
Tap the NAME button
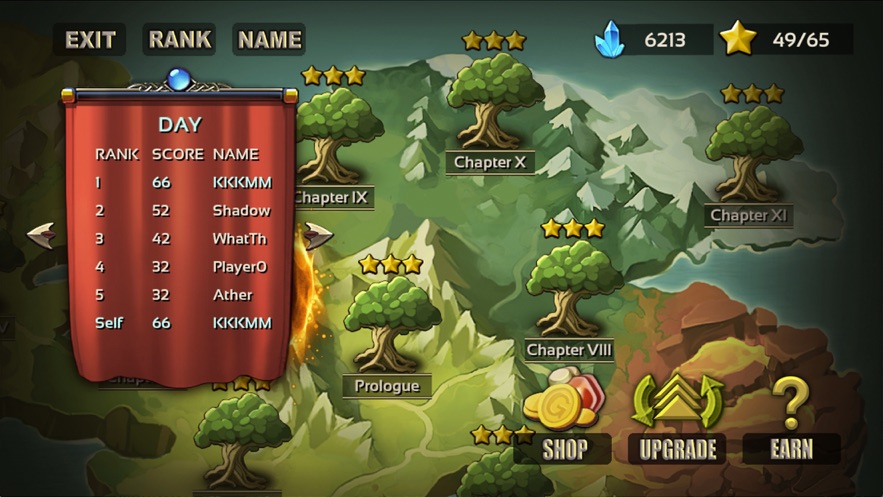269,40
